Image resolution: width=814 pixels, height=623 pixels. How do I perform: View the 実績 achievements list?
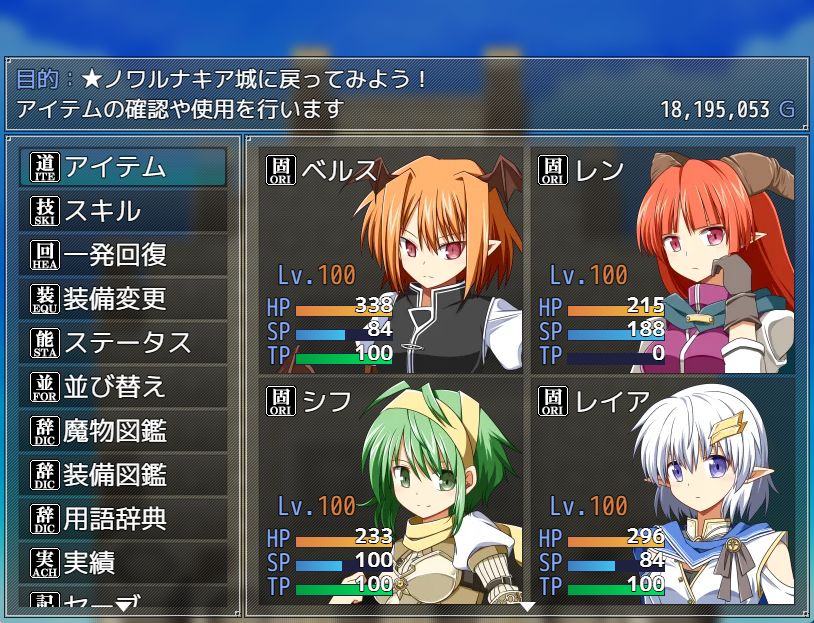[123, 563]
